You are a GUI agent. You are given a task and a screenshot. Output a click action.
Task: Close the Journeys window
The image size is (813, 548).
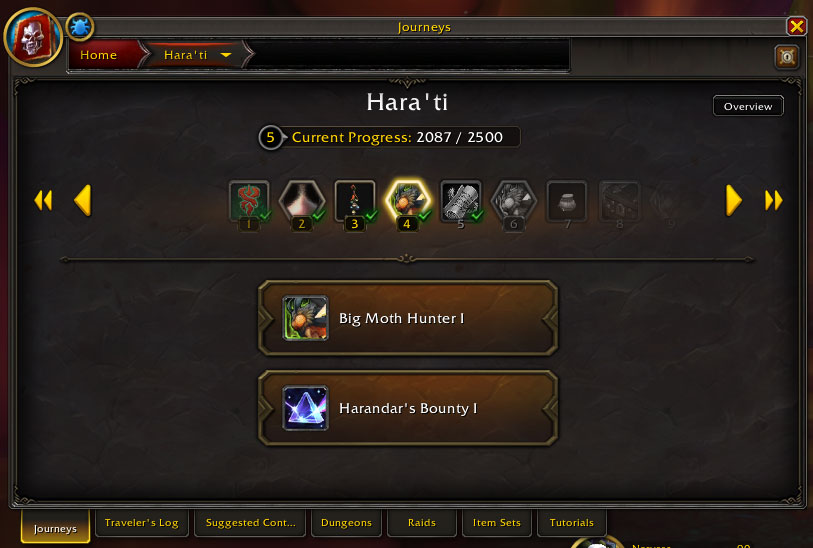[796, 27]
